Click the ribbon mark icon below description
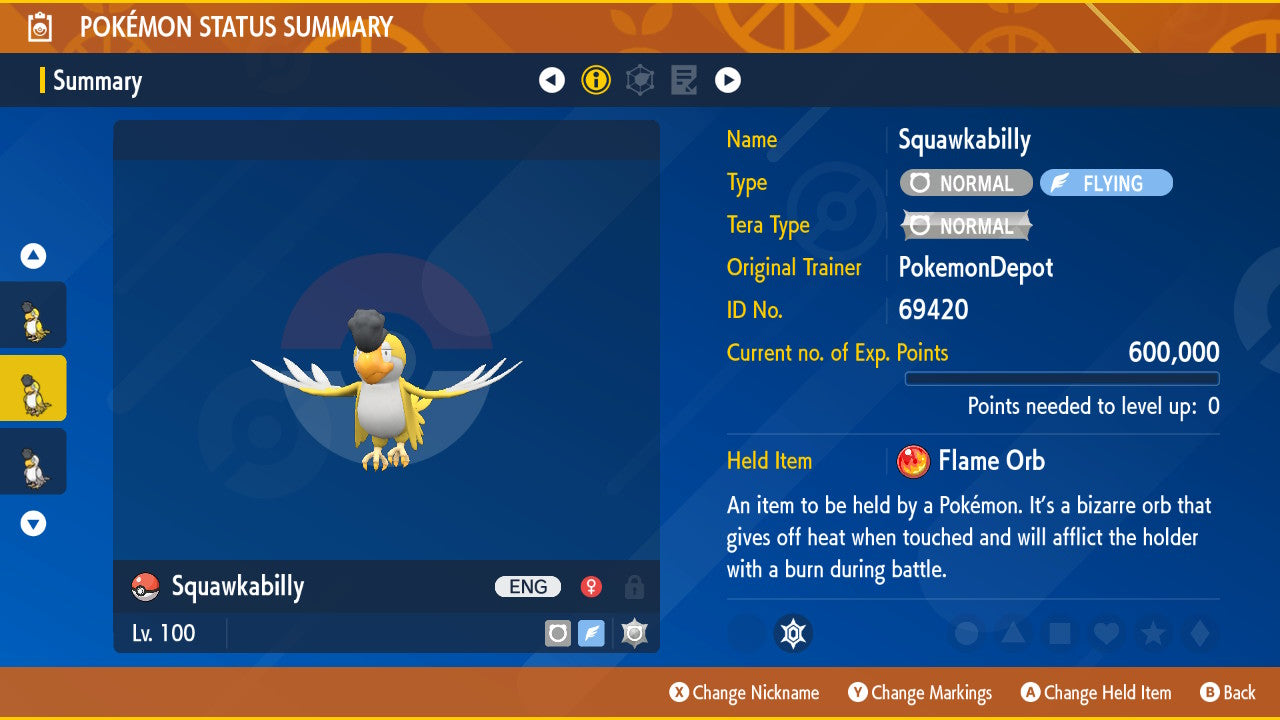The image size is (1280, 720). pos(793,633)
